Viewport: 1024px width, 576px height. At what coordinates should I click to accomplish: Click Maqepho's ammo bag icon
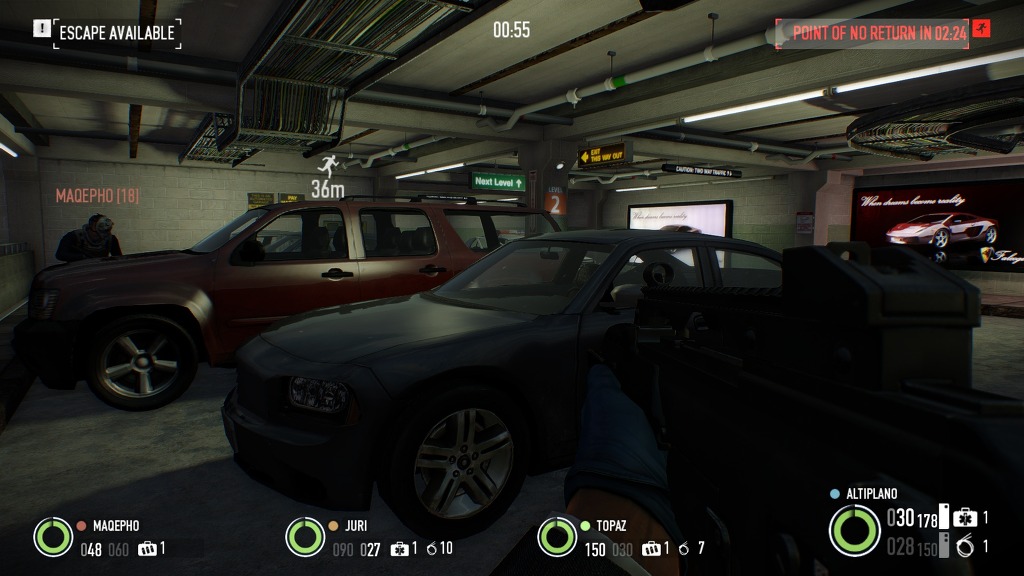(x=148, y=548)
